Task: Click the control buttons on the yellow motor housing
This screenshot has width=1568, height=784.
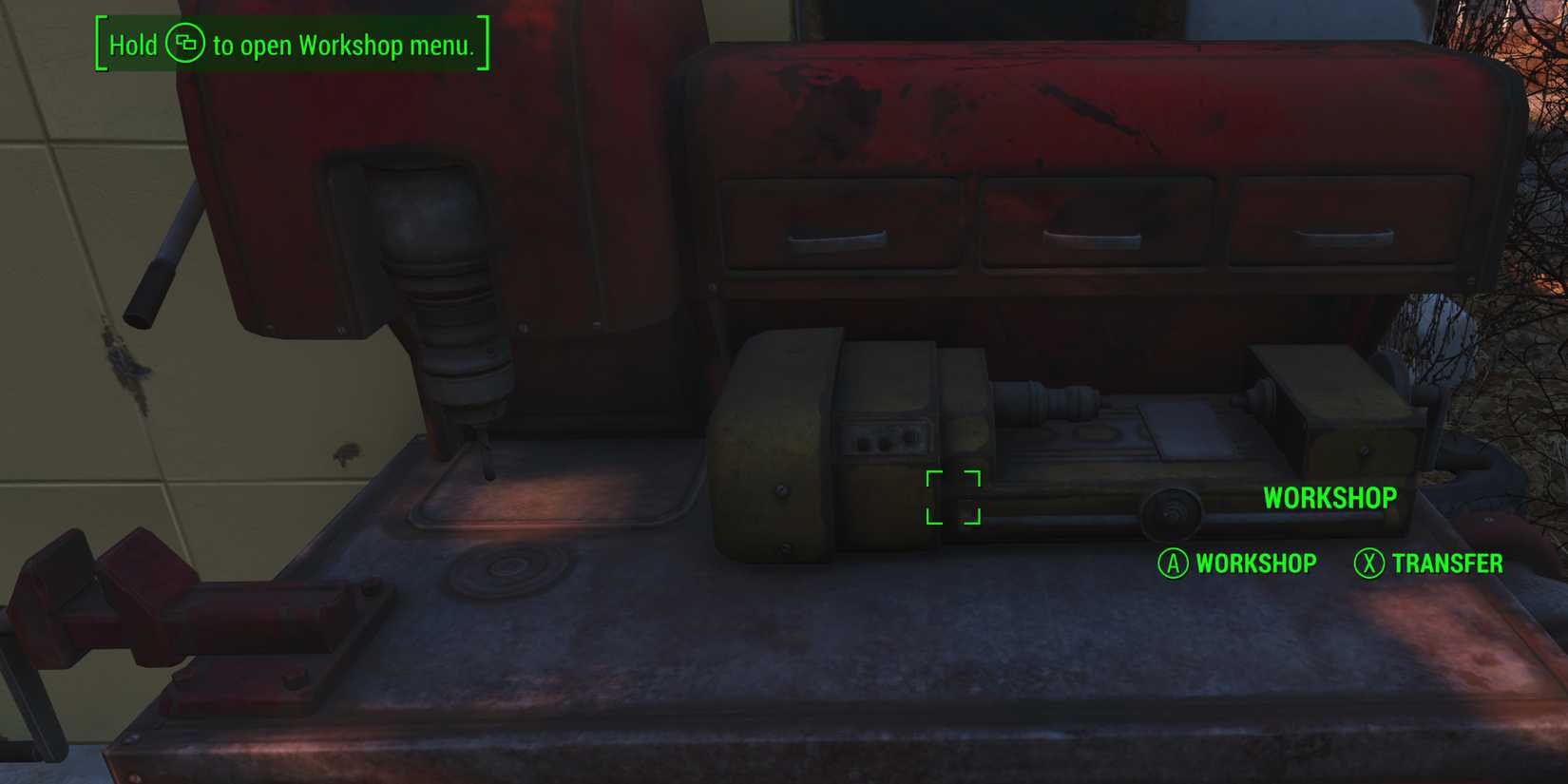Action: [x=889, y=439]
